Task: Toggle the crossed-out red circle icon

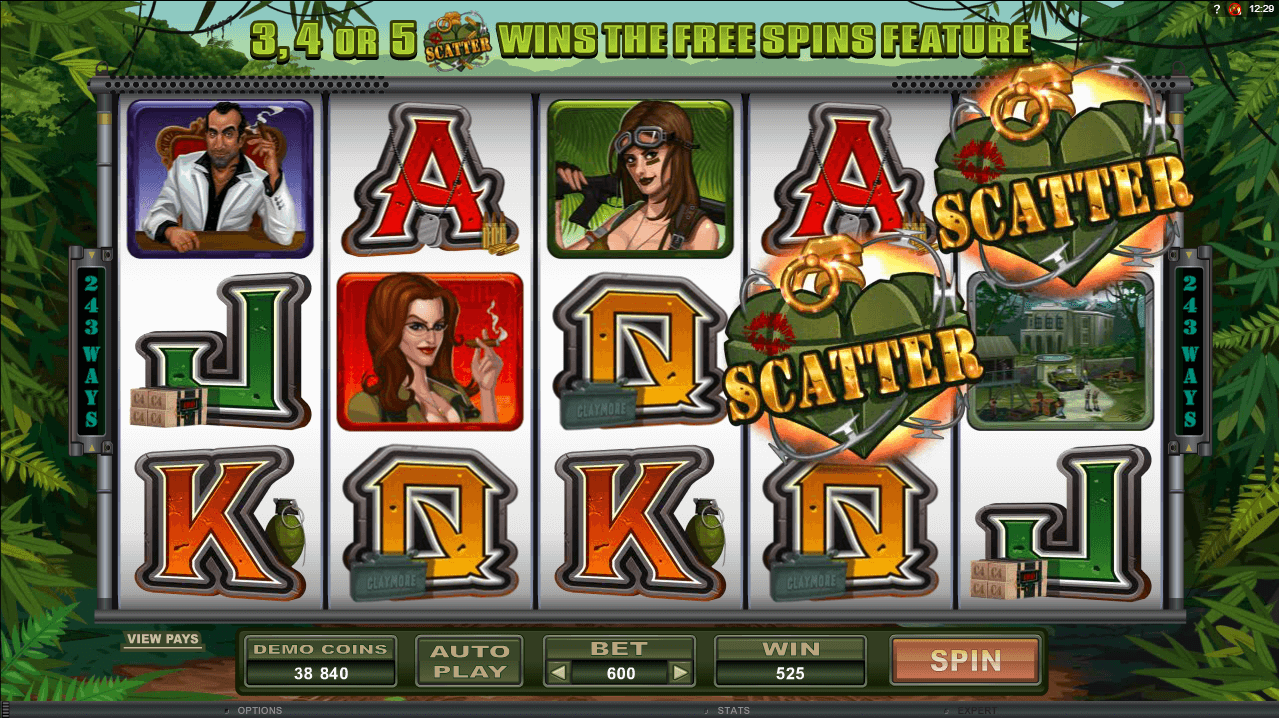Action: (1235, 8)
